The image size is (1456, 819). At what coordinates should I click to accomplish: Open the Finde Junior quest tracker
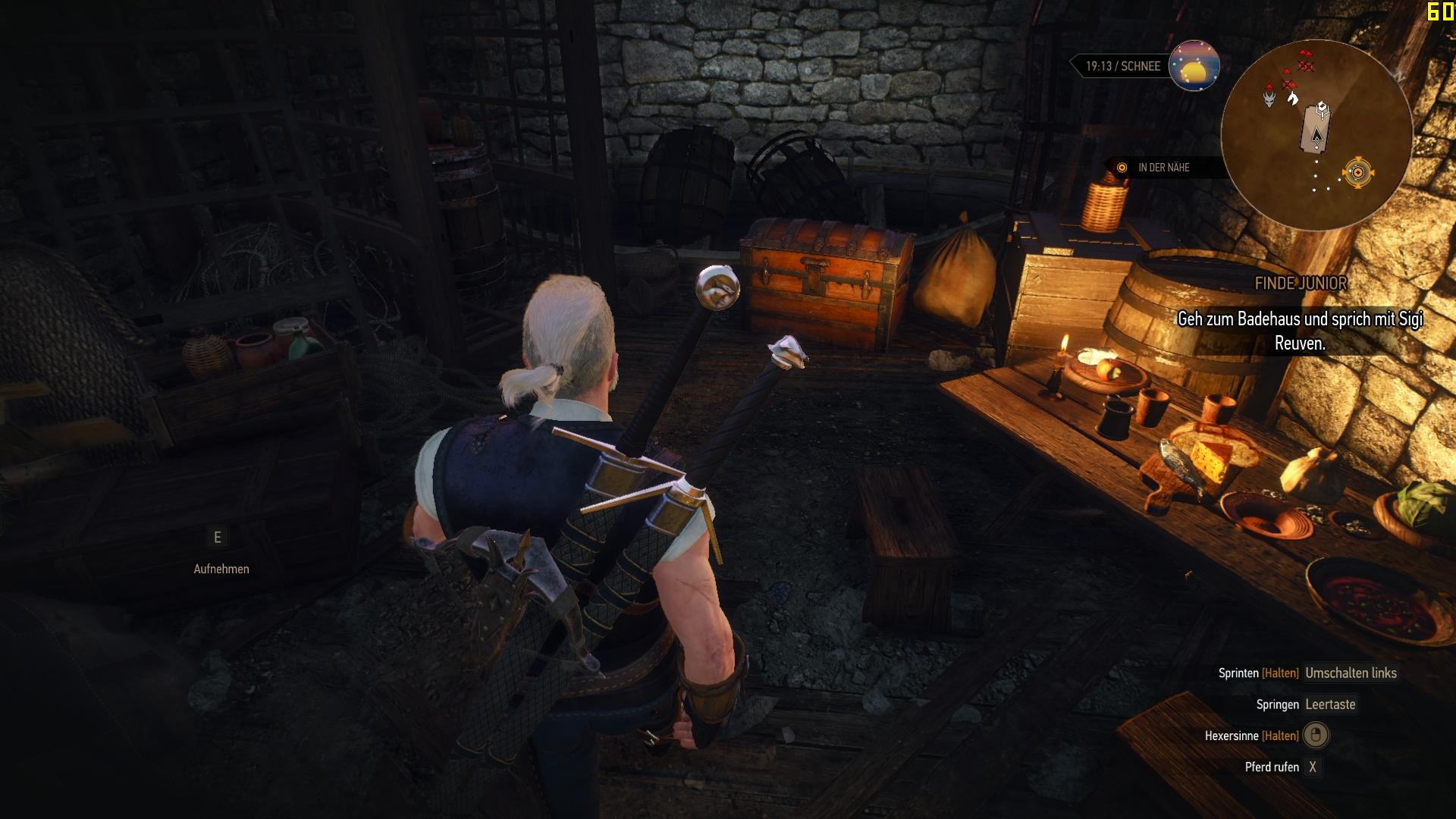[1301, 284]
